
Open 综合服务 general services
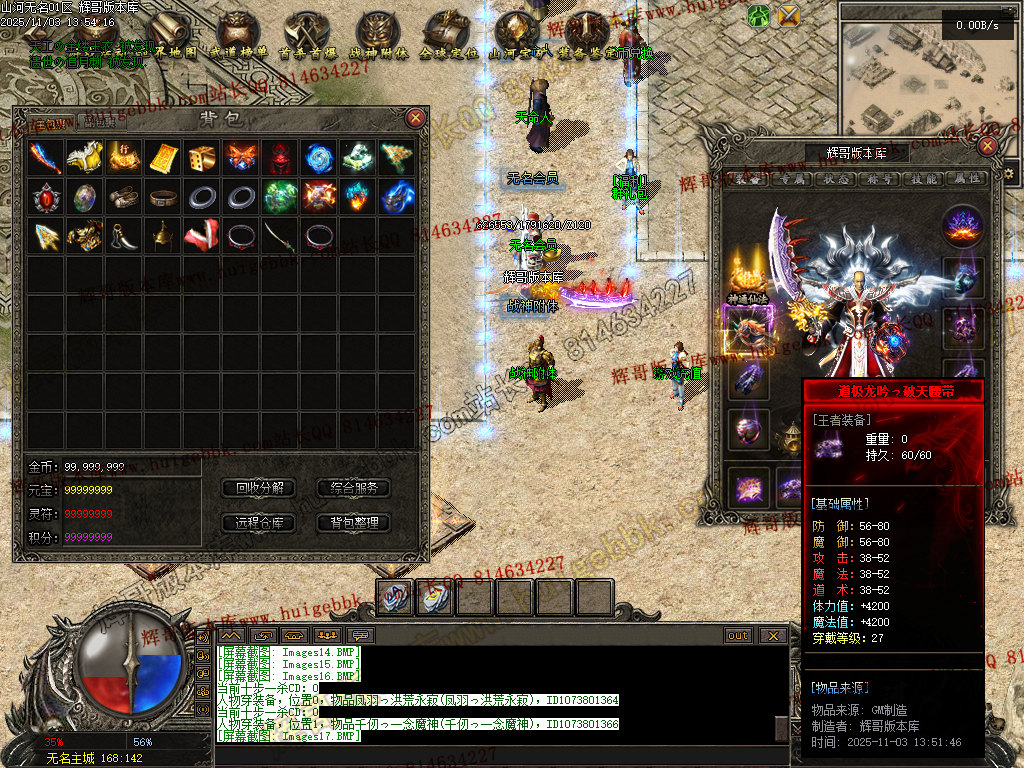[x=353, y=488]
